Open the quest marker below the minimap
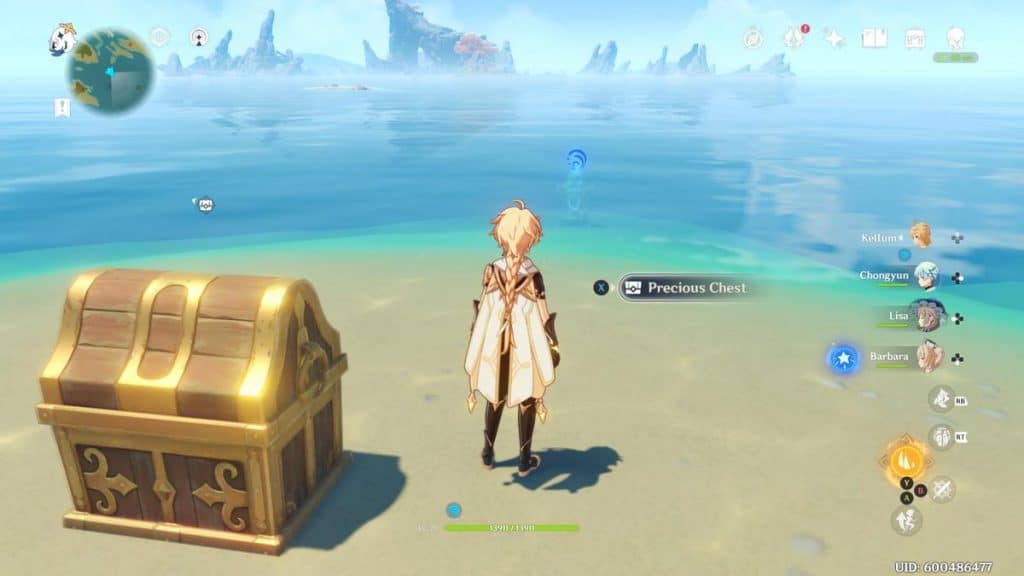Image resolution: width=1024 pixels, height=576 pixels. [62, 108]
